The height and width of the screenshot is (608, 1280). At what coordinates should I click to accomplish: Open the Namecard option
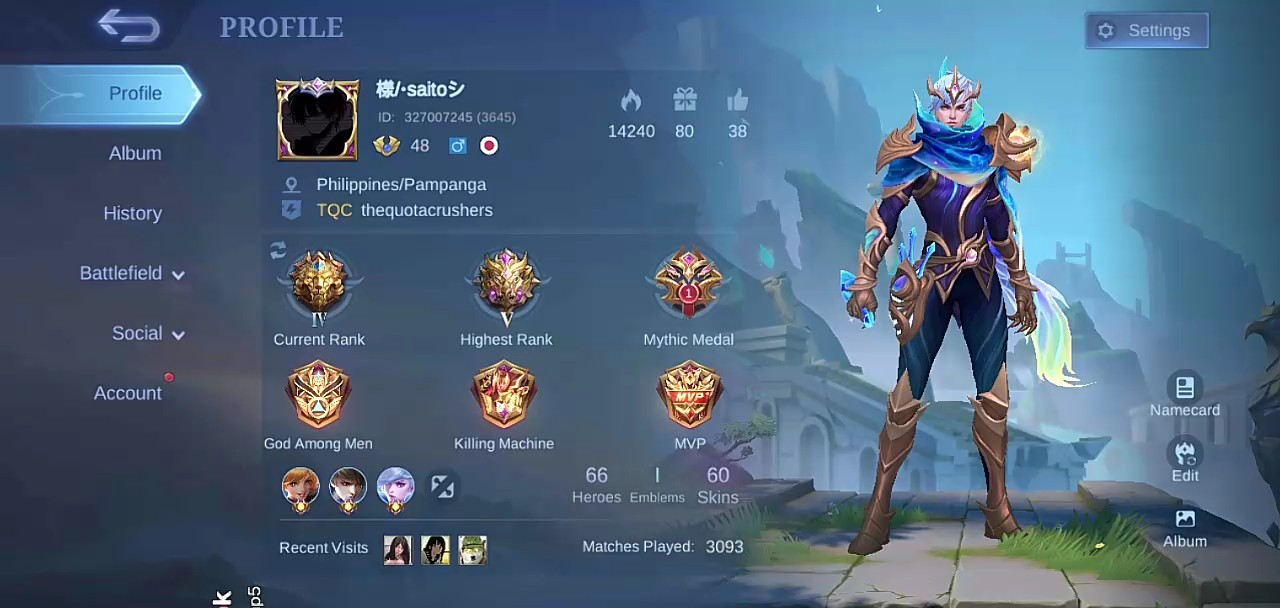pyautogui.click(x=1185, y=395)
